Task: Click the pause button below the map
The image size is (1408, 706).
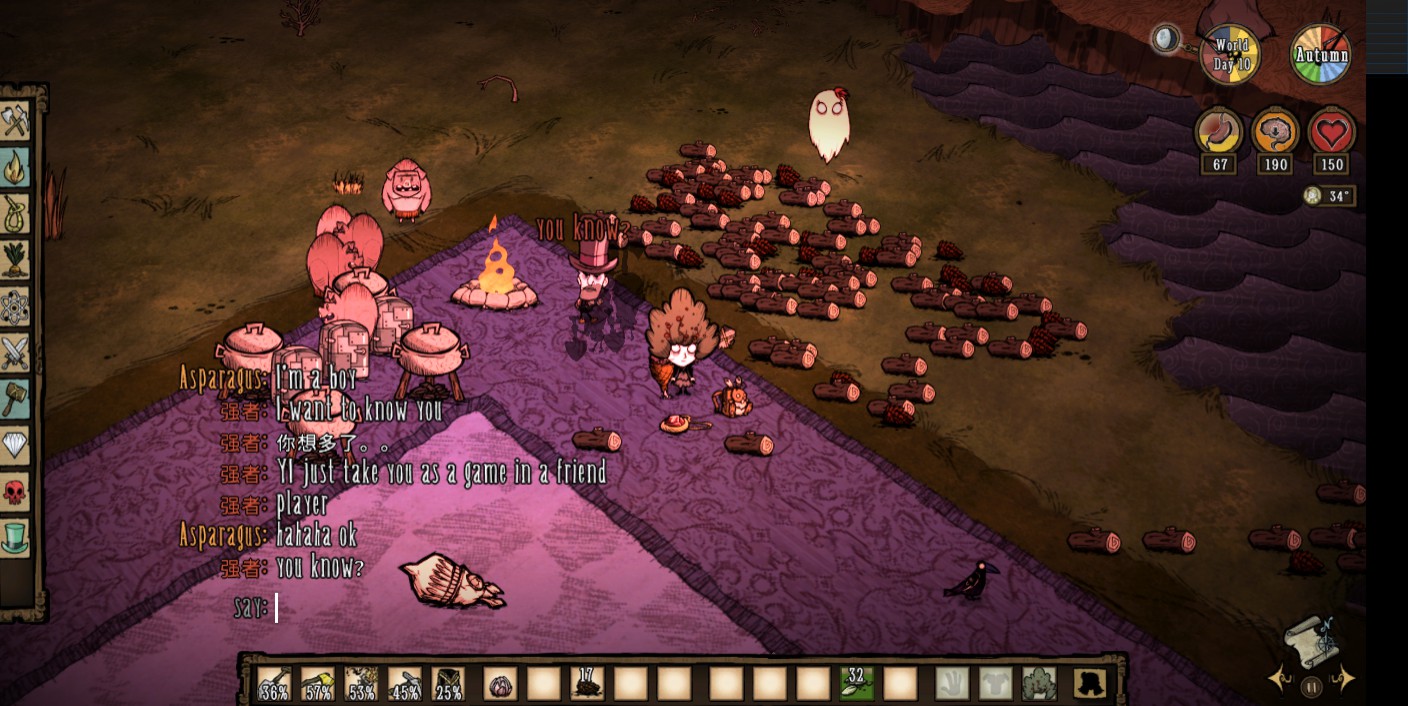Action: (1311, 687)
